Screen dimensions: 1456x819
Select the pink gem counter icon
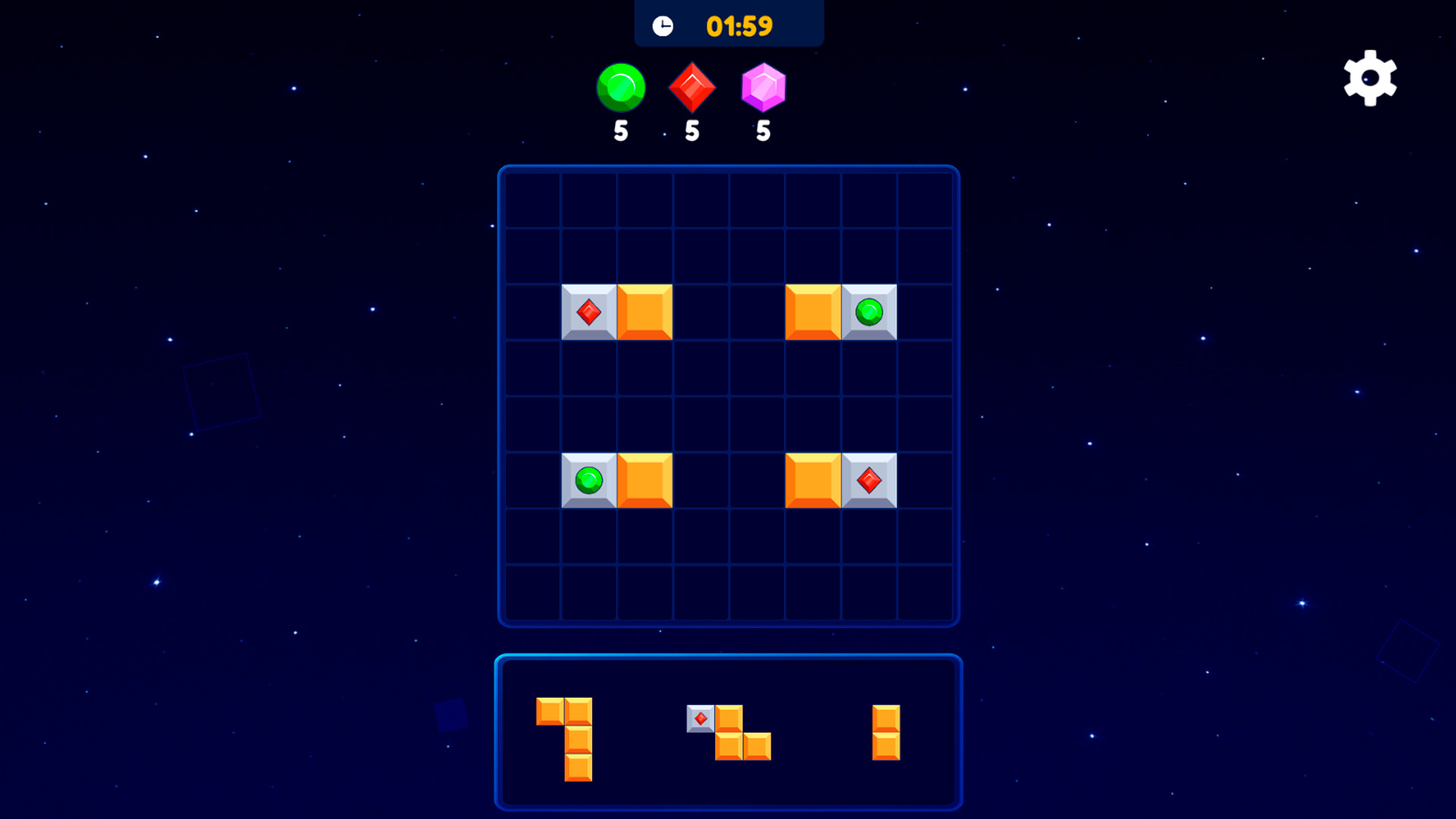[762, 86]
